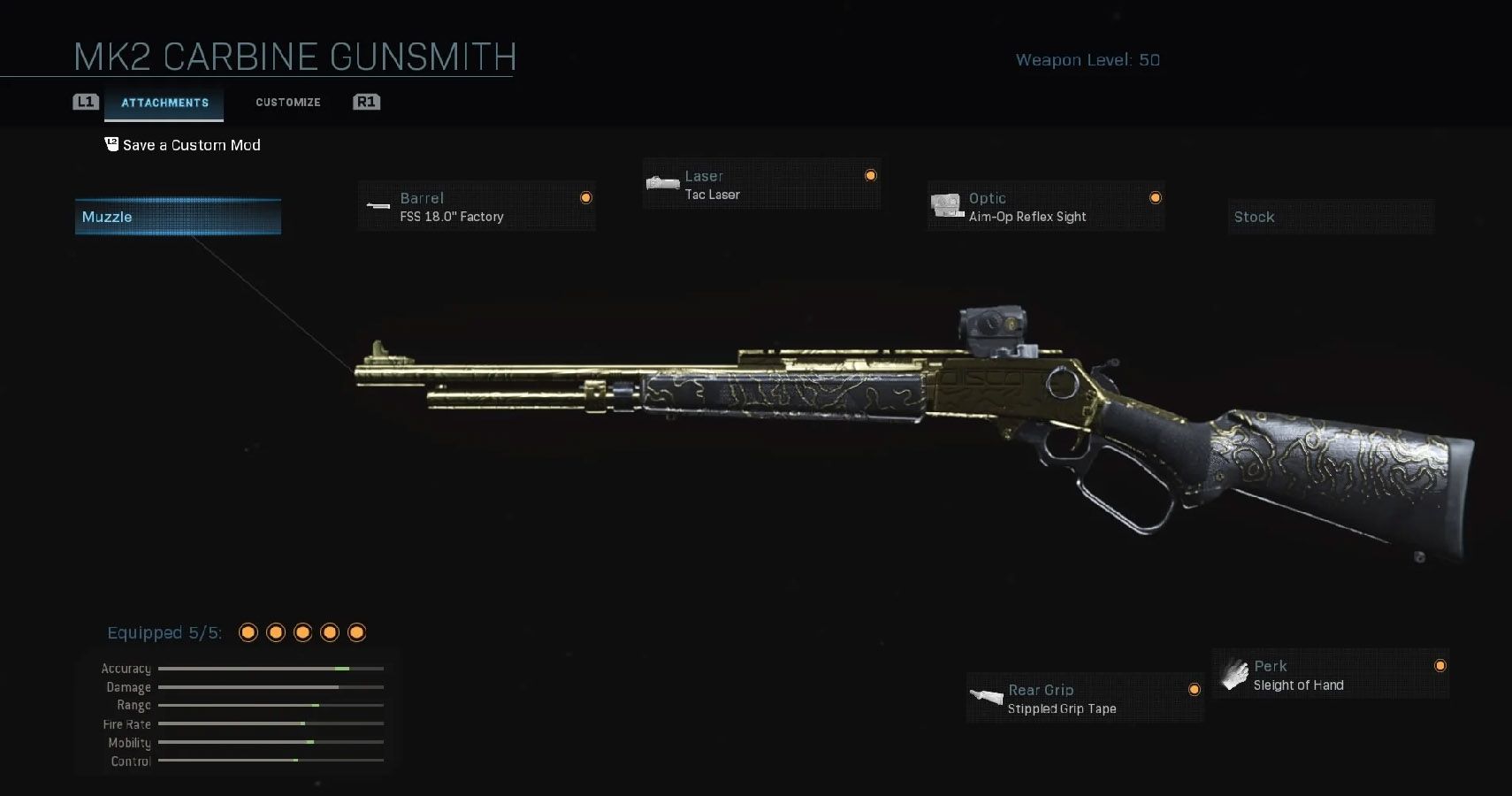Viewport: 1512px width, 796px height.
Task: Click the Accuracy stat bar
Action: click(x=271, y=668)
